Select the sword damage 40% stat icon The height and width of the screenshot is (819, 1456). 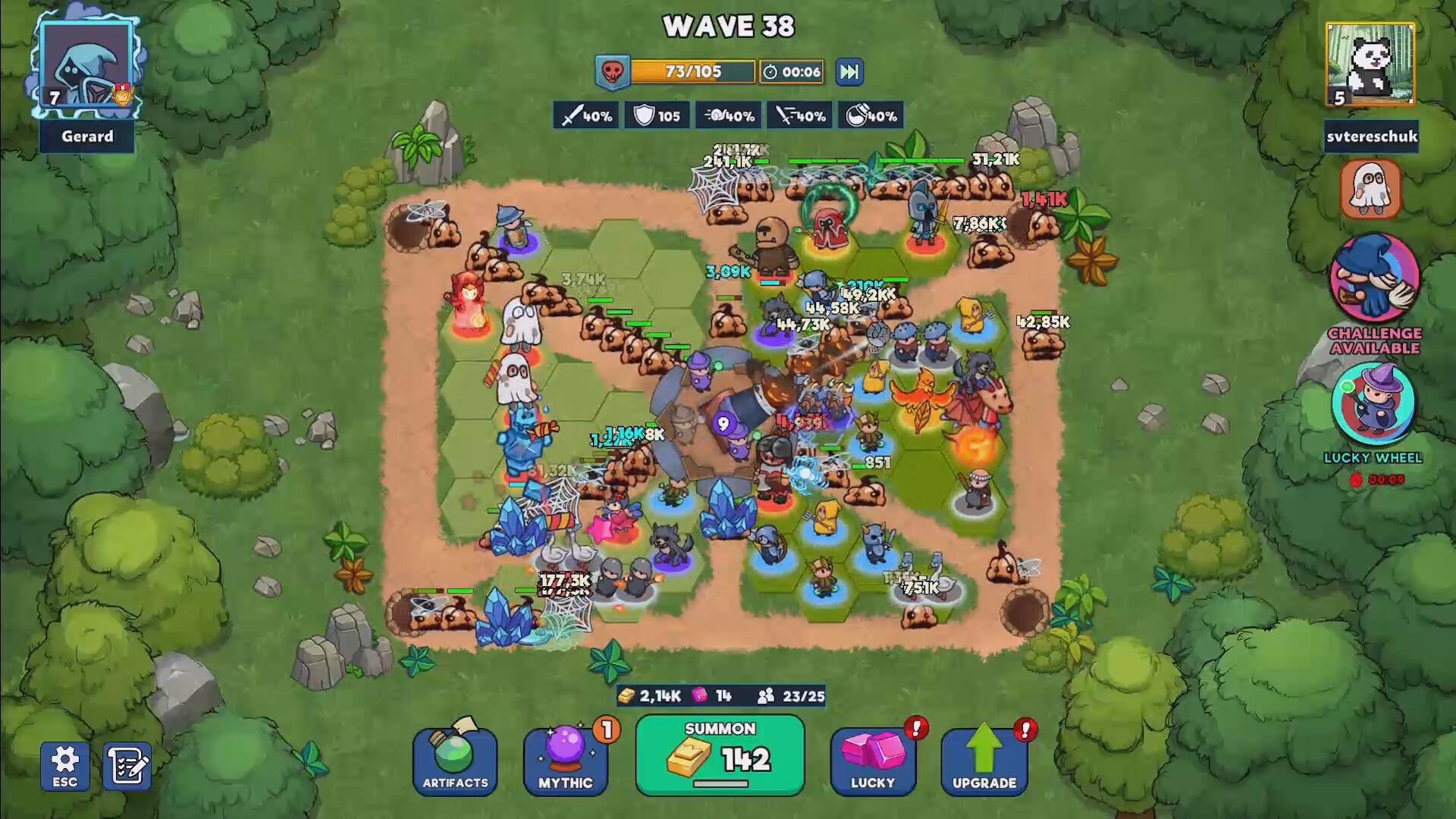click(585, 115)
